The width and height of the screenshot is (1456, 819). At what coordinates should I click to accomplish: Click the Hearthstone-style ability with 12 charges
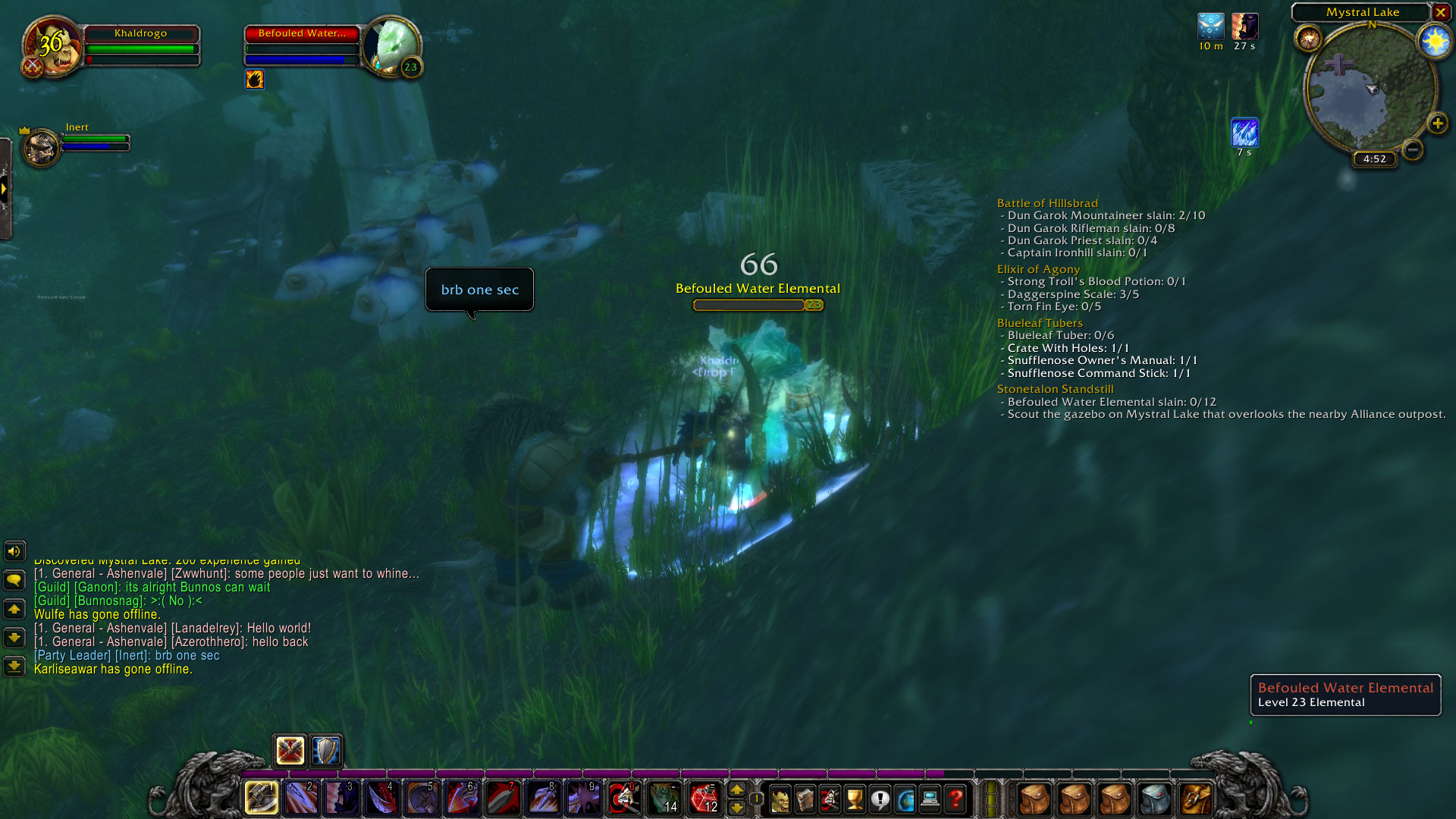click(x=703, y=798)
